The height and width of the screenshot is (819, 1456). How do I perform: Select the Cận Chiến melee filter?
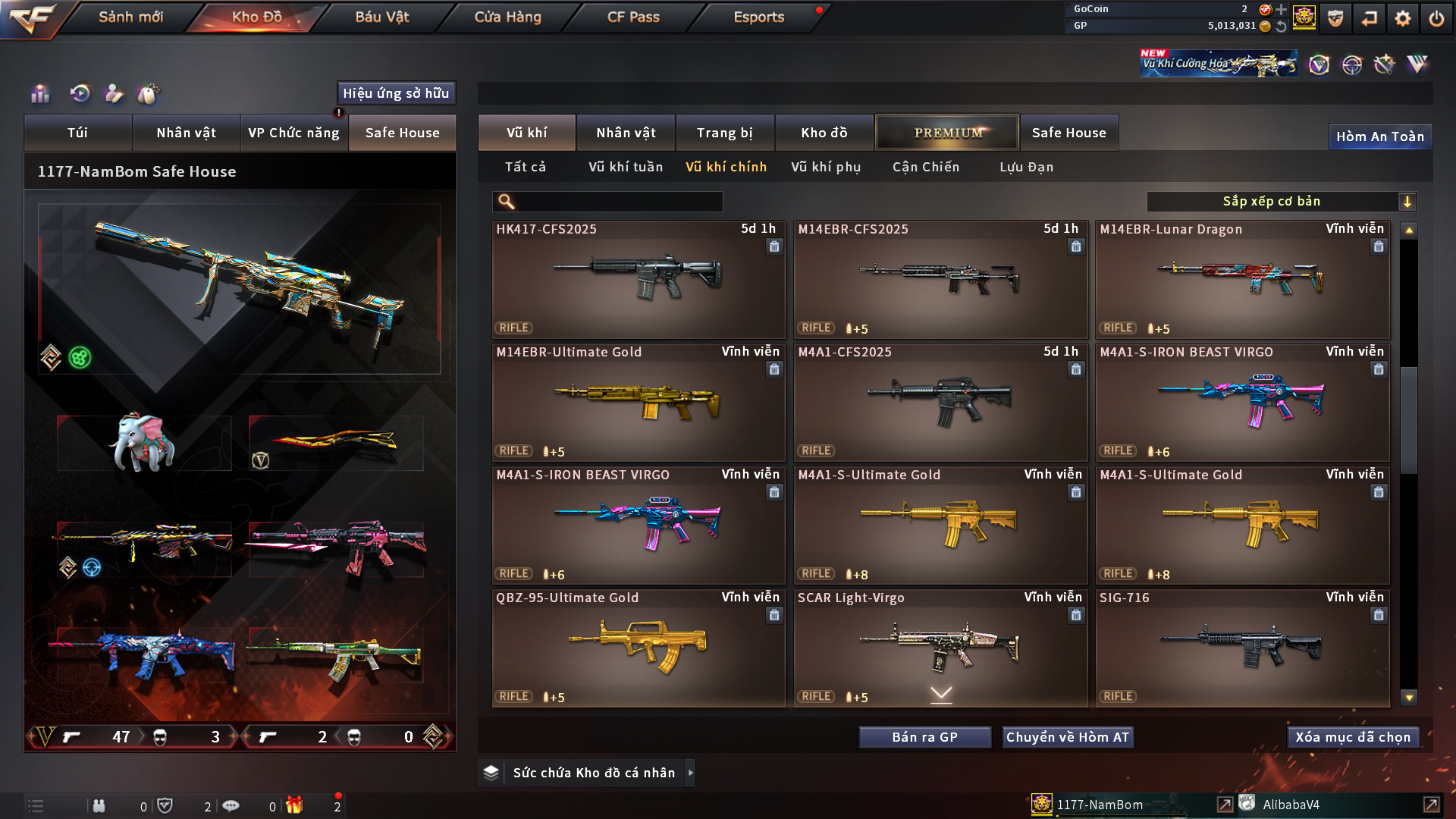pyautogui.click(x=926, y=167)
